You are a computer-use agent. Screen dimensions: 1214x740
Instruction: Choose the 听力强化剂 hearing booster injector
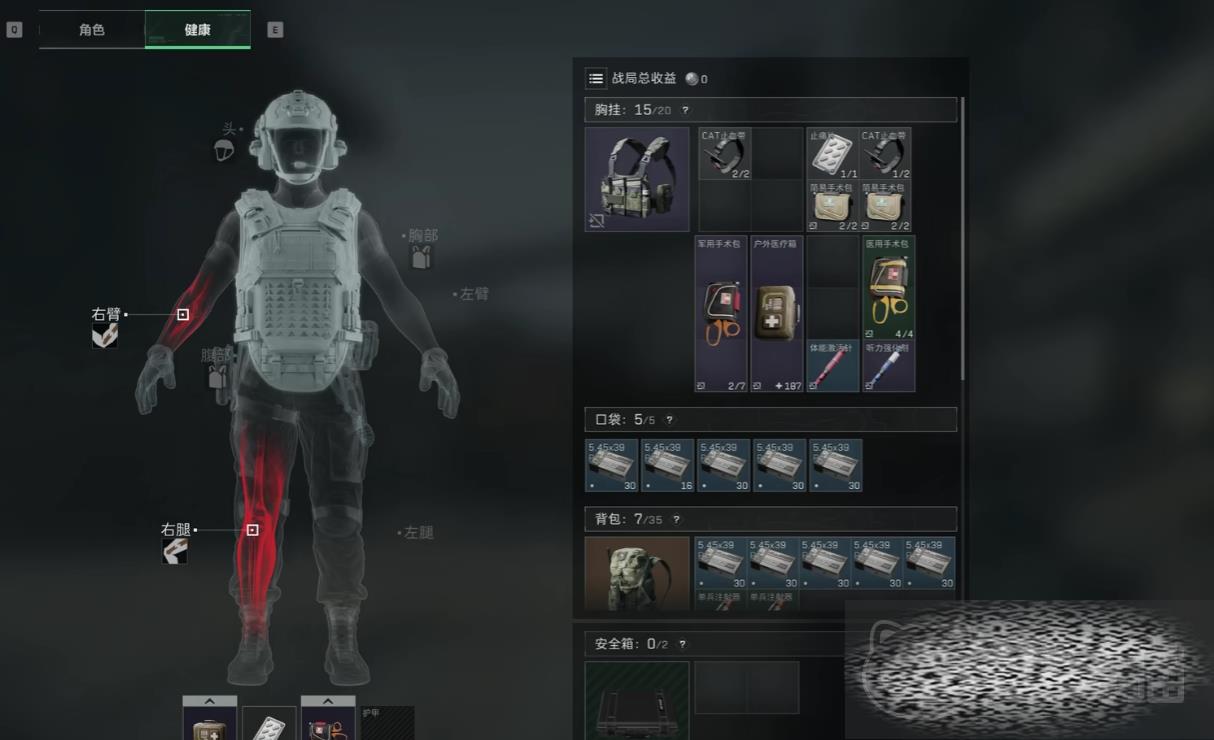pyautogui.click(x=889, y=366)
